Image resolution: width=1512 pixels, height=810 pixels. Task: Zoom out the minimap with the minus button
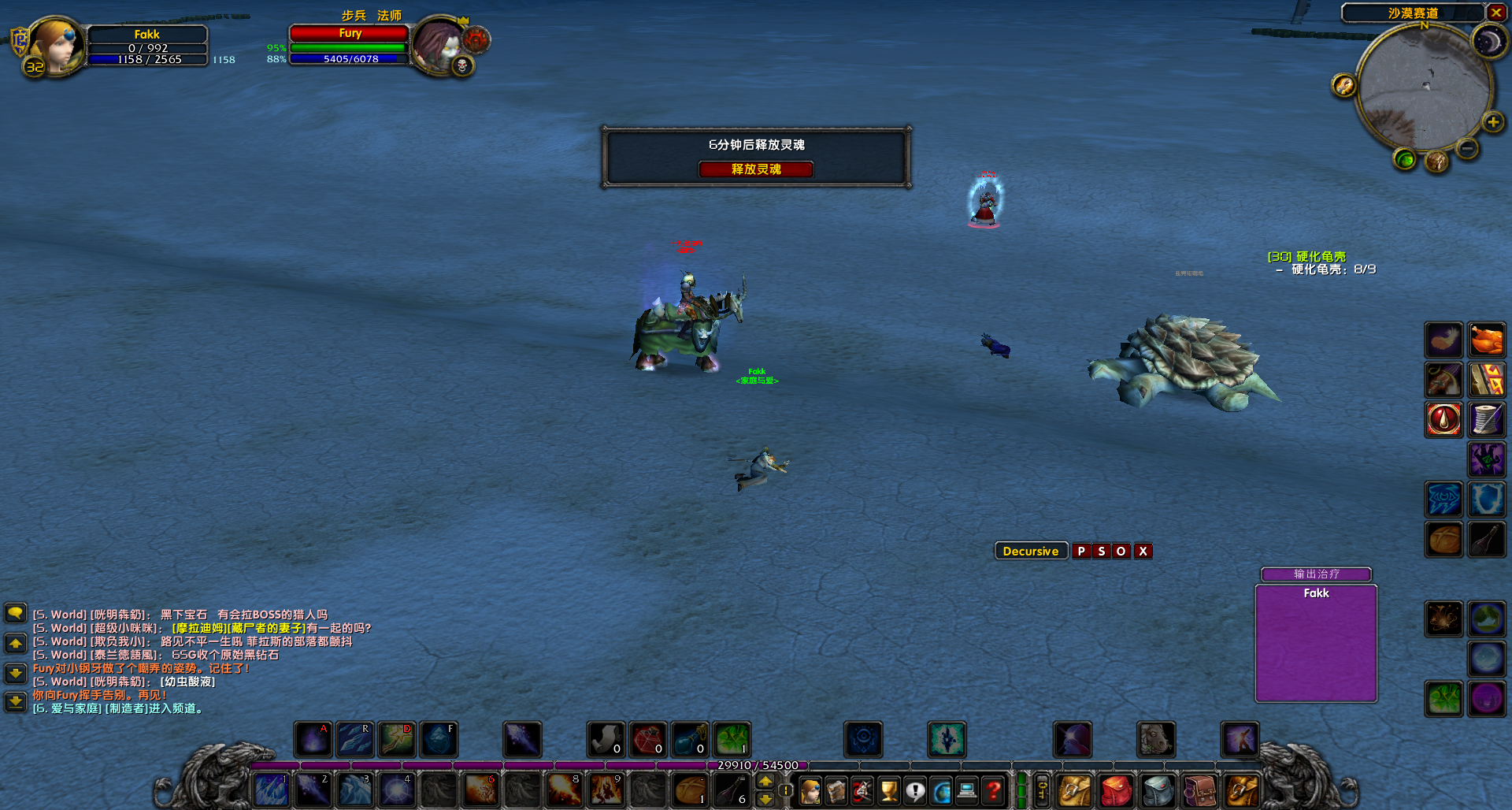[1467, 148]
